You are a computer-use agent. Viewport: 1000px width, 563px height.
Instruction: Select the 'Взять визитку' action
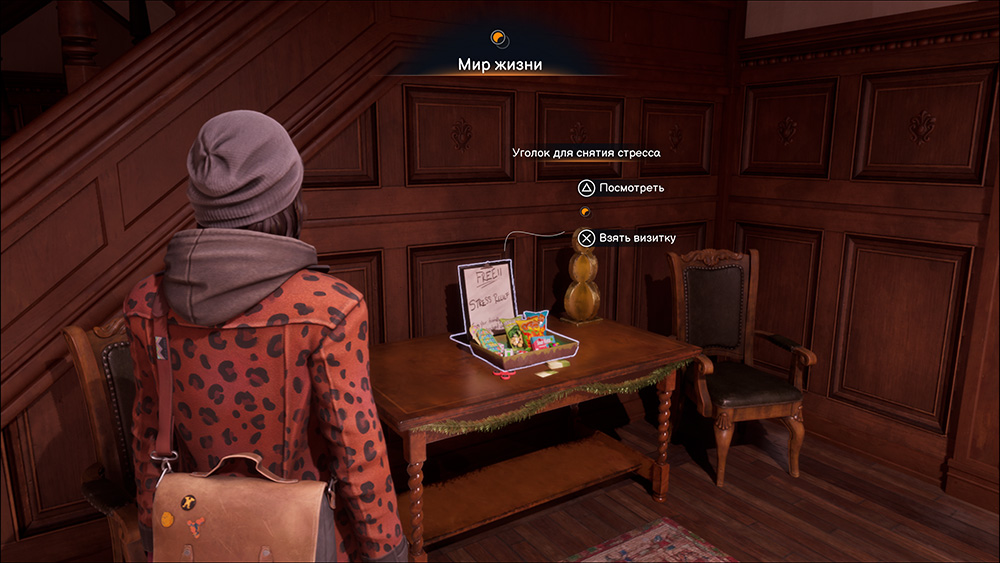click(626, 238)
